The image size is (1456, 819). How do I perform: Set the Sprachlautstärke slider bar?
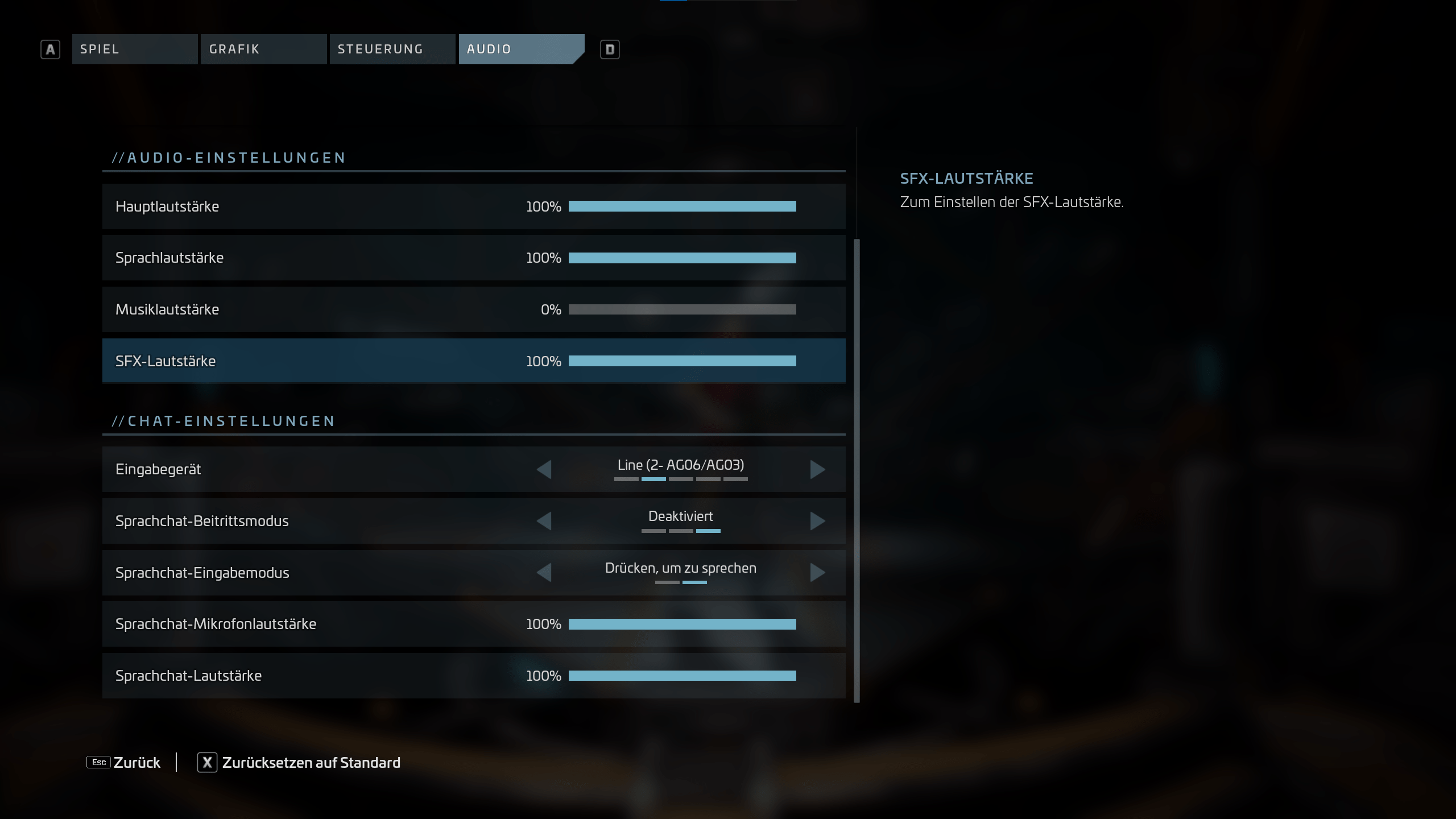coord(682,258)
